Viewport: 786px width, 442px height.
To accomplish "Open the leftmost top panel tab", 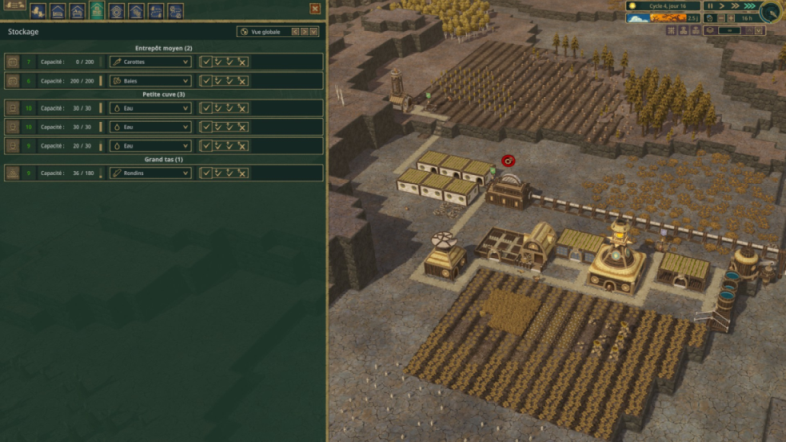I will [x=37, y=11].
